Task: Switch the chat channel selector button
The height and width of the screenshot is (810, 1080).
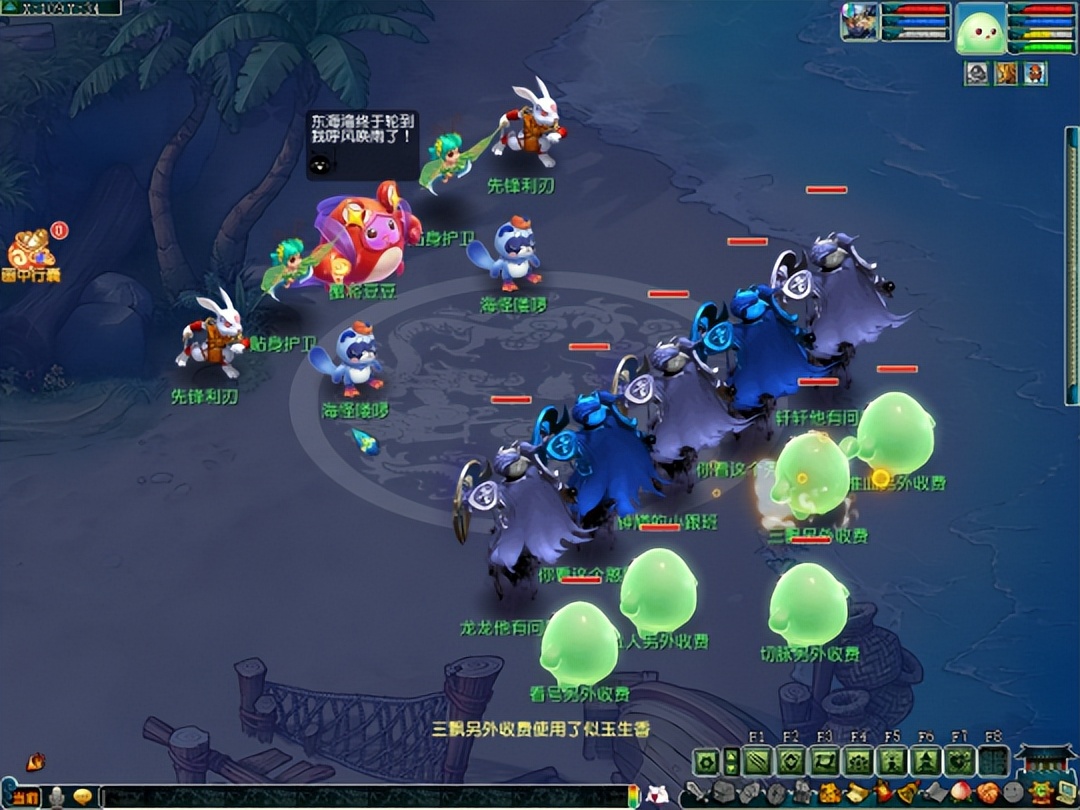Action: [x=24, y=797]
